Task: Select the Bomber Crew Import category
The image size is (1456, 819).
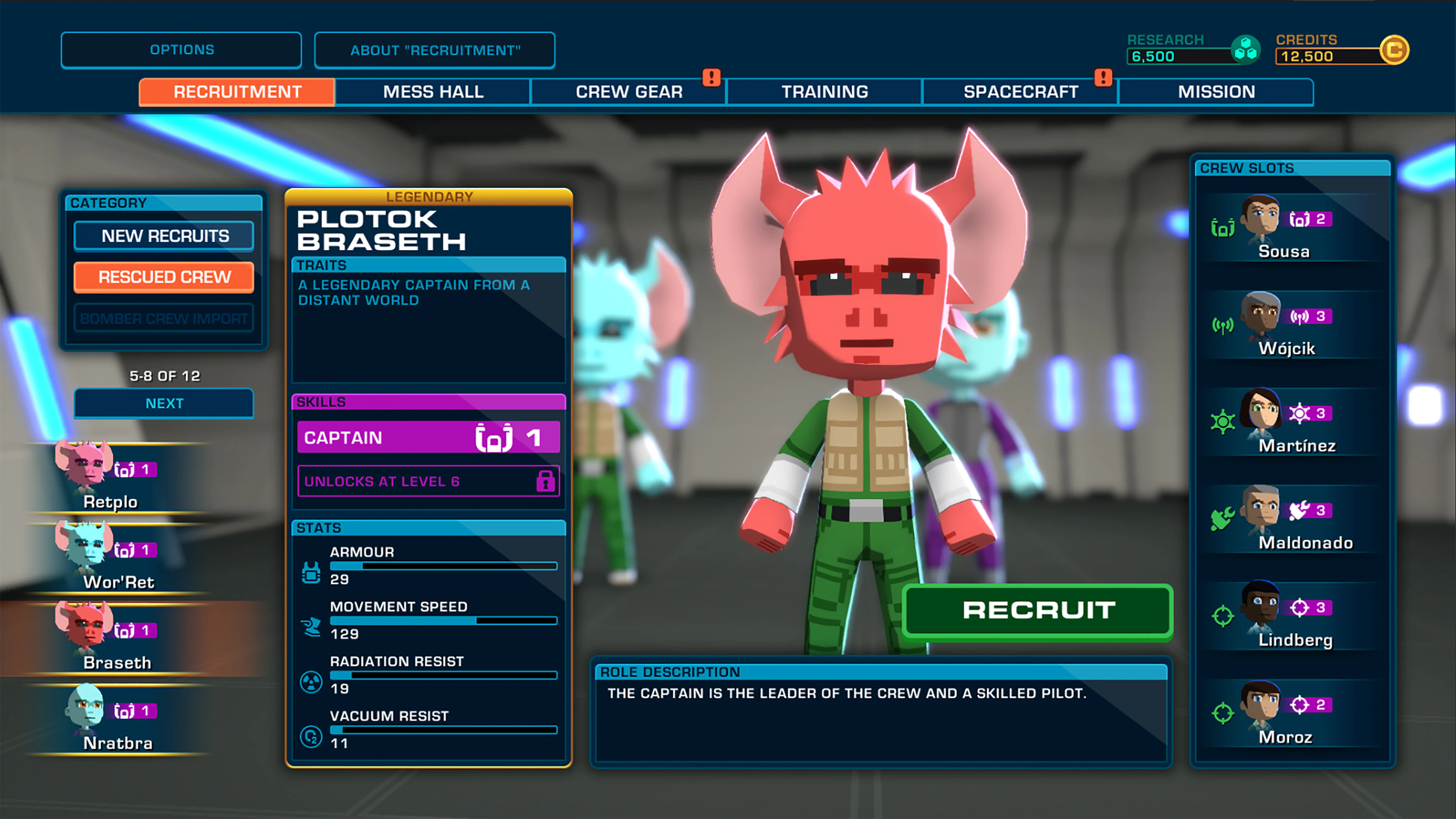Action: [163, 318]
